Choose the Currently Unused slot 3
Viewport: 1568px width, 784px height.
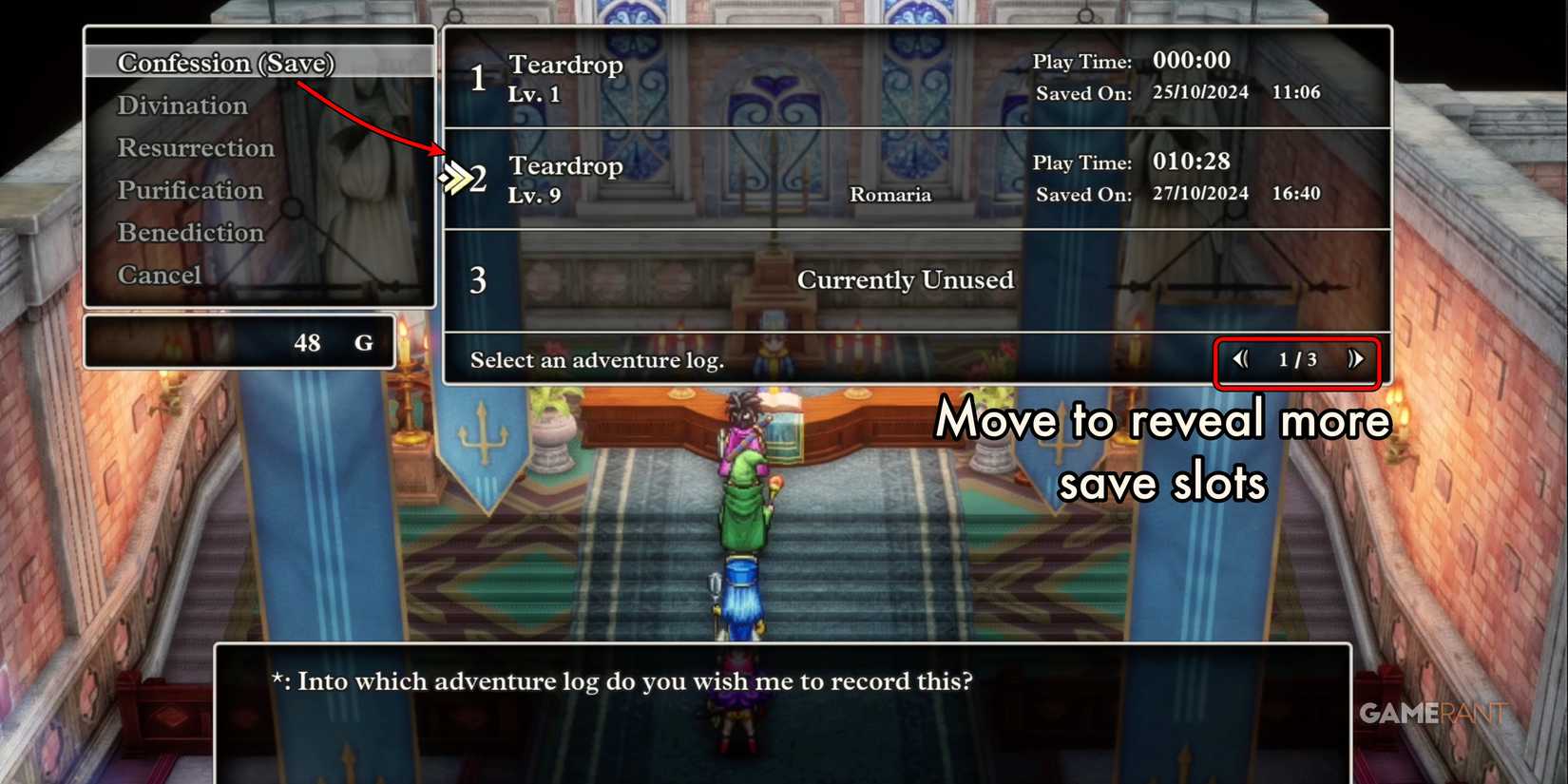[906, 279]
